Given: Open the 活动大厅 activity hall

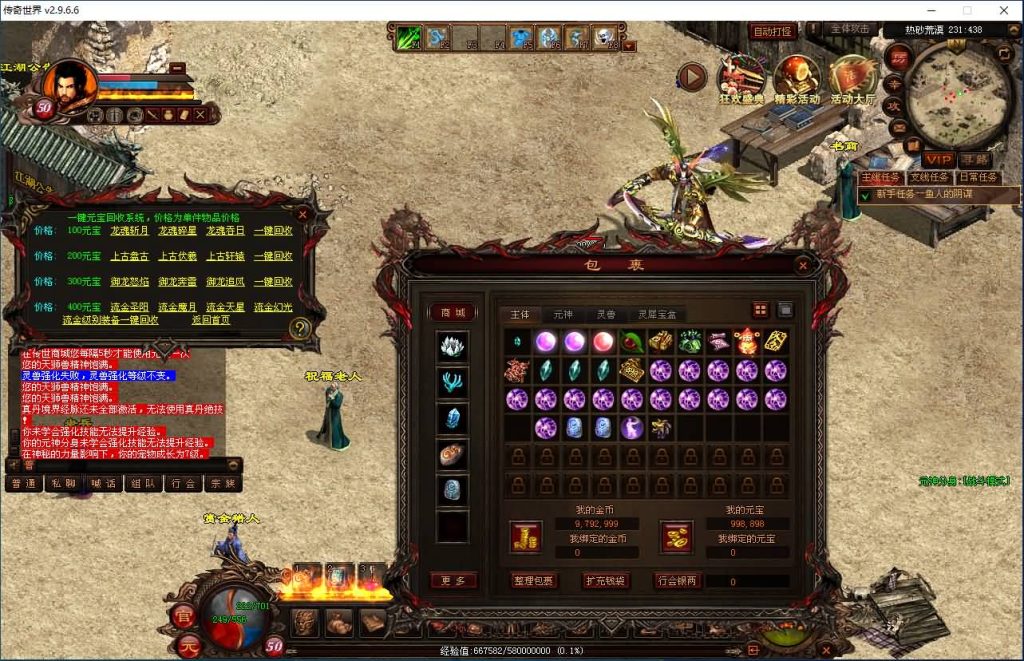Looking at the screenshot, I should [853, 78].
